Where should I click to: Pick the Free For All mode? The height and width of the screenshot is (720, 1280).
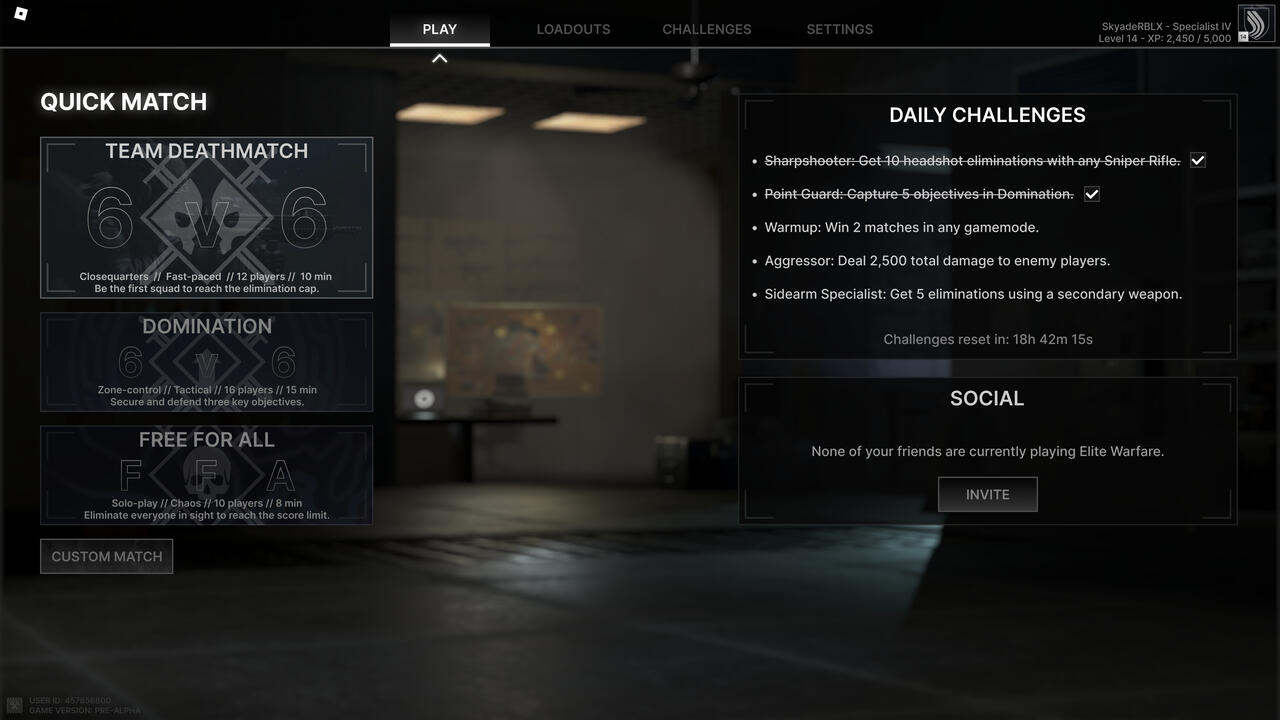click(206, 475)
